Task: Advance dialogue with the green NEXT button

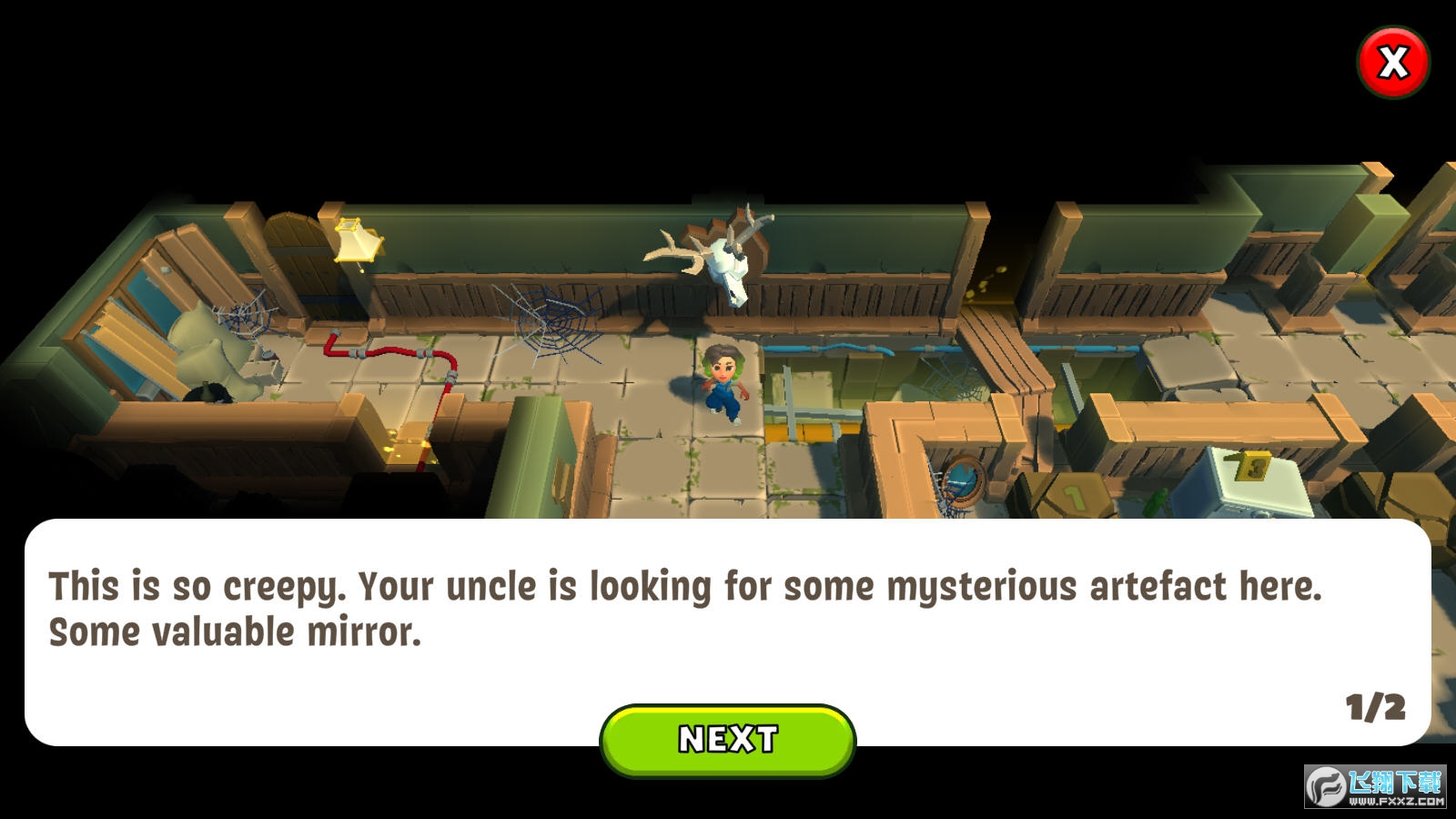Action: click(728, 739)
